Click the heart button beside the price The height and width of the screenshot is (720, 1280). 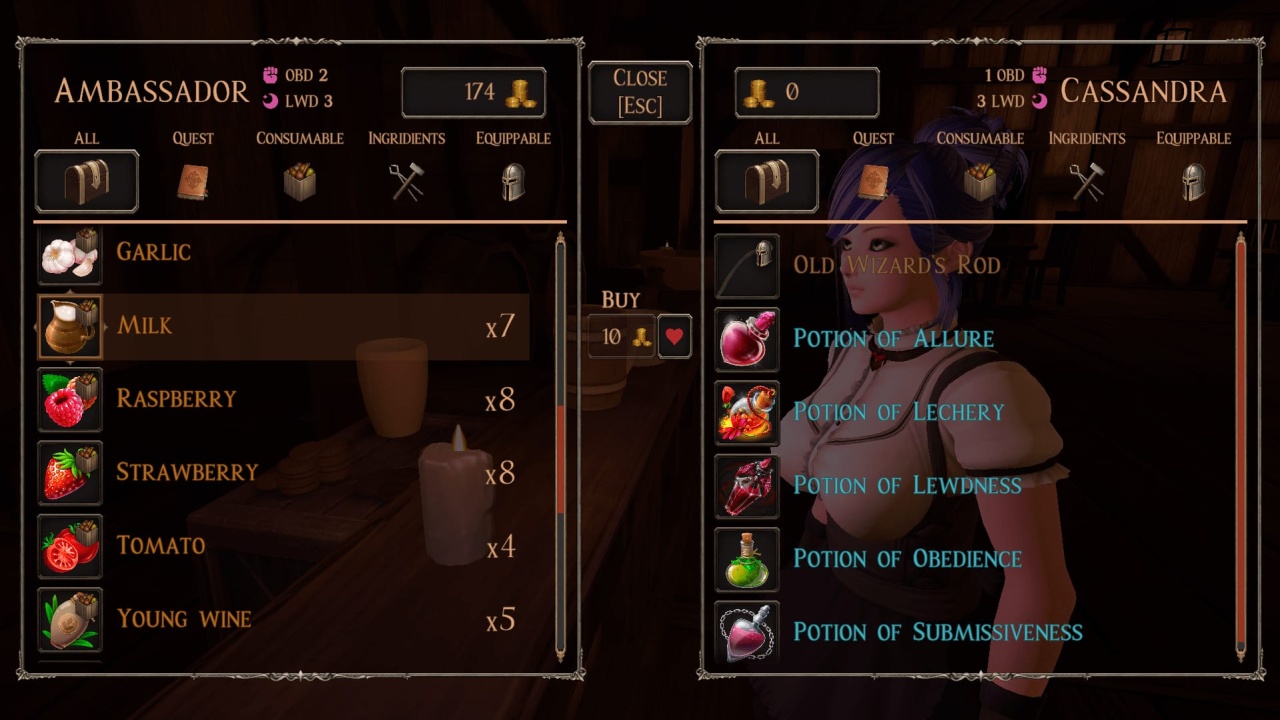675,337
